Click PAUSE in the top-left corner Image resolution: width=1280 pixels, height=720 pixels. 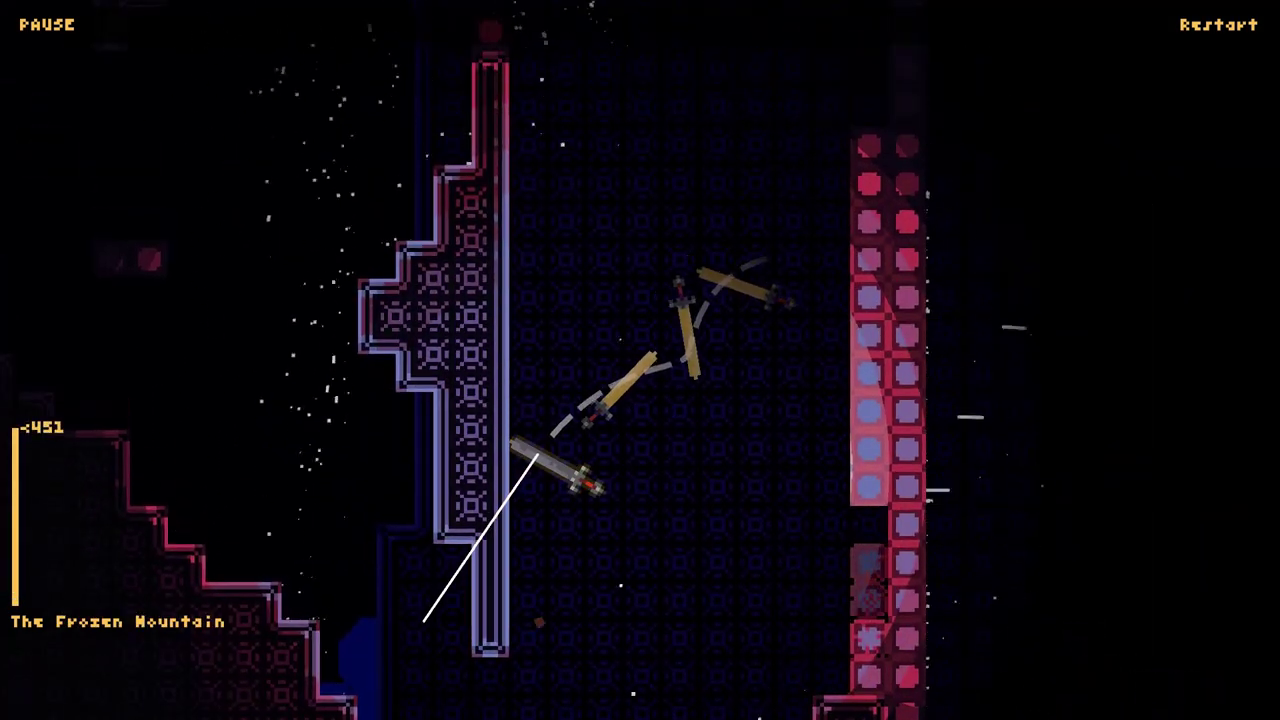(46, 24)
